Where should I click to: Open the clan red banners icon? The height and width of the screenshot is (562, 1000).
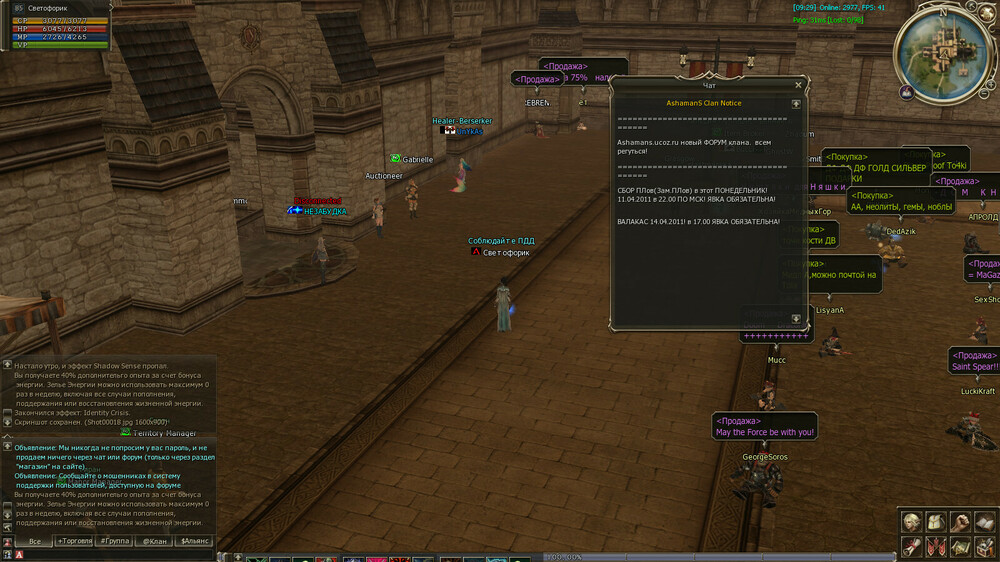point(935,546)
